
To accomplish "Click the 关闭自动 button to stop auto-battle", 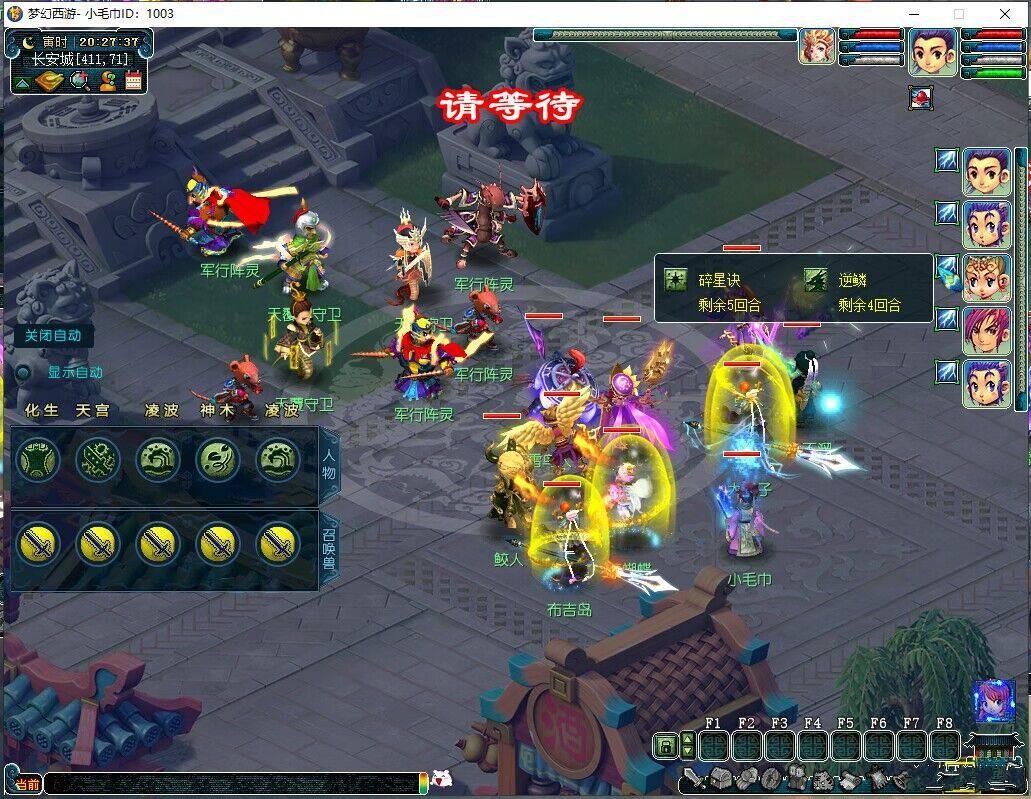I will tap(53, 336).
